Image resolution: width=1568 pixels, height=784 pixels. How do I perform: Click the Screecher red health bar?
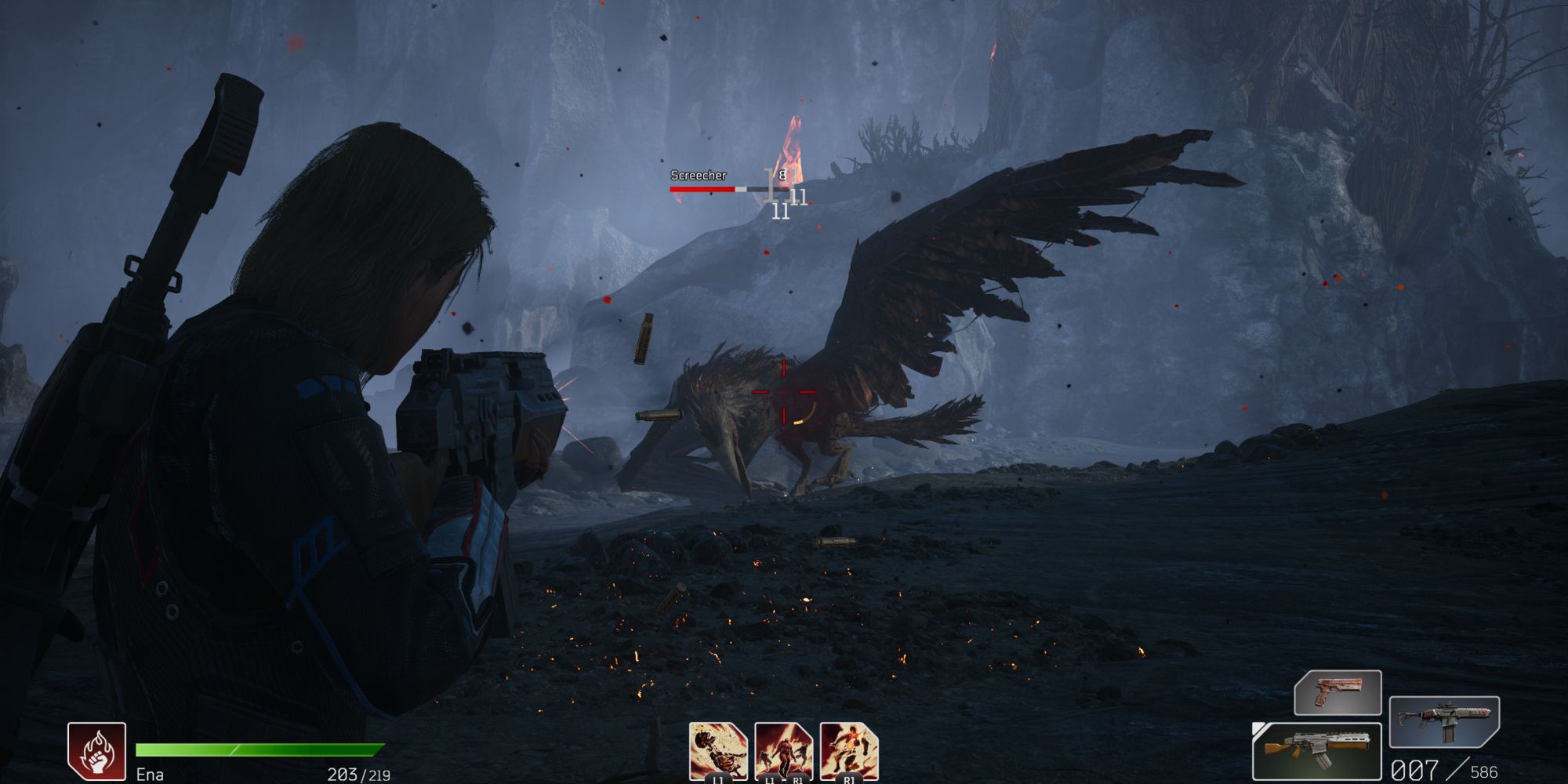(715, 190)
